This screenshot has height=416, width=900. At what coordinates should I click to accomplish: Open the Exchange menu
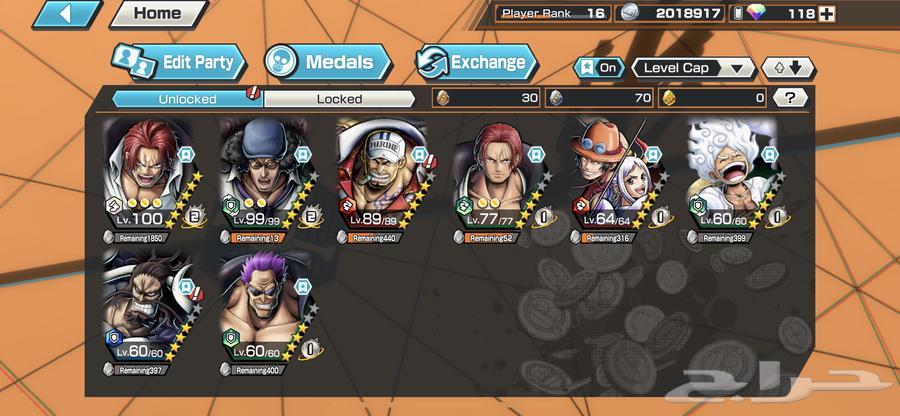(x=475, y=62)
